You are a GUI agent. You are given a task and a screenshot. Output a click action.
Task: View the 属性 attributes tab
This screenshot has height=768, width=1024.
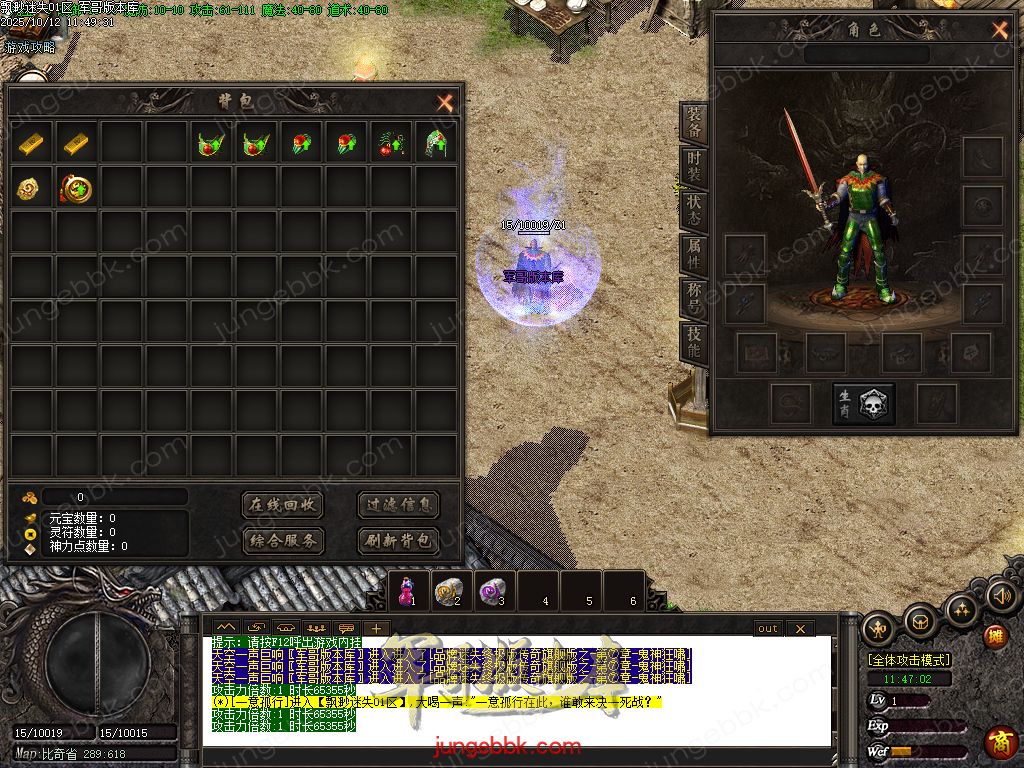(694, 254)
